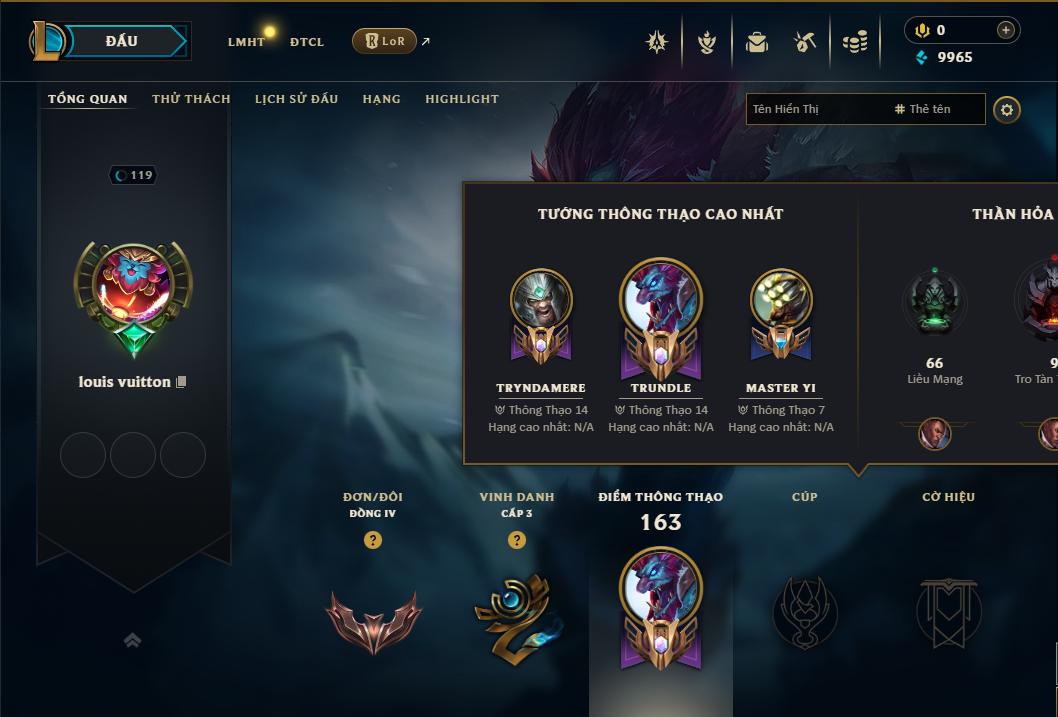Click the Tên Hiển Thị search field

[x=815, y=109]
